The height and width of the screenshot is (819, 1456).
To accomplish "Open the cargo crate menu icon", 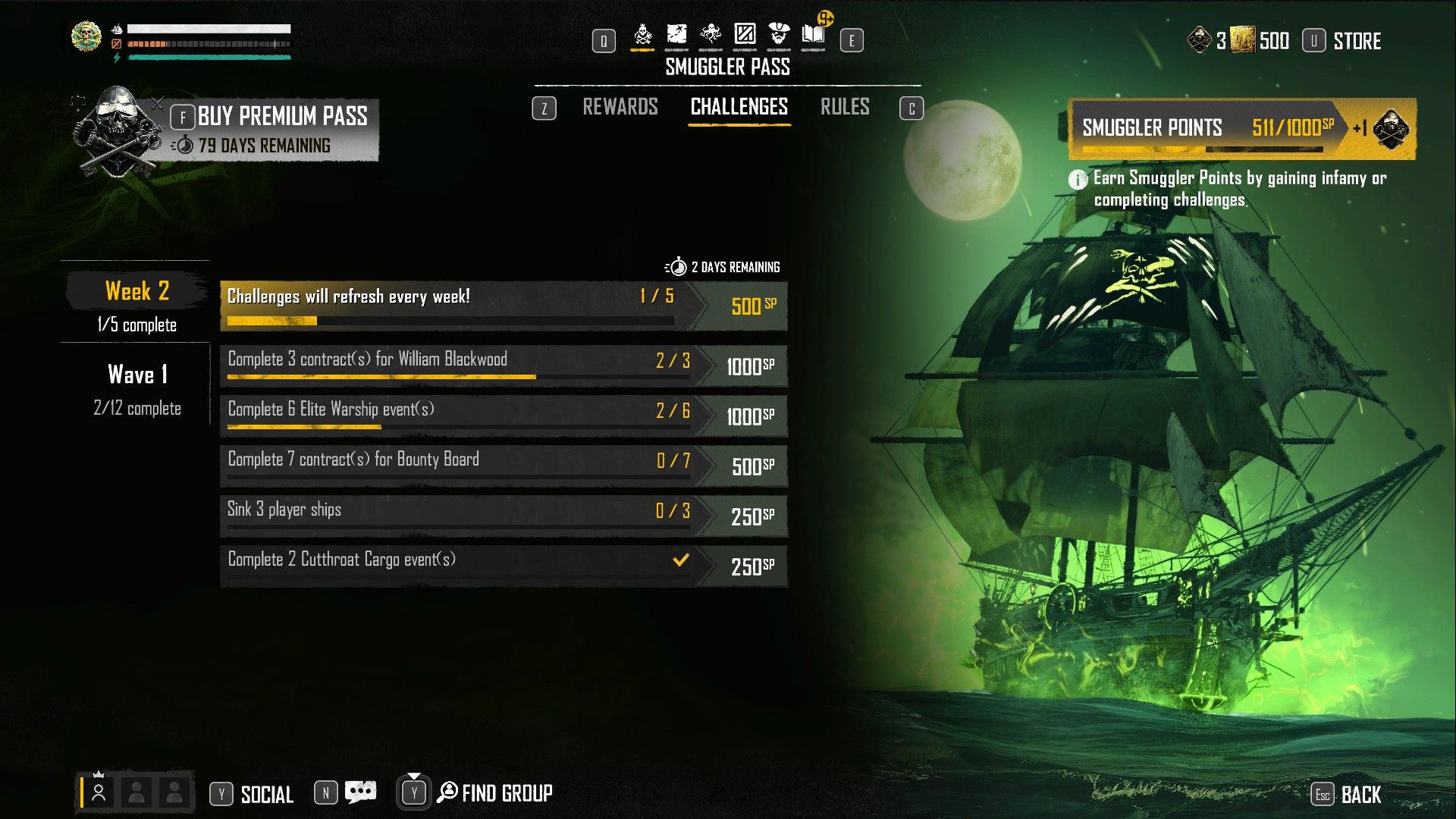I will point(745,35).
